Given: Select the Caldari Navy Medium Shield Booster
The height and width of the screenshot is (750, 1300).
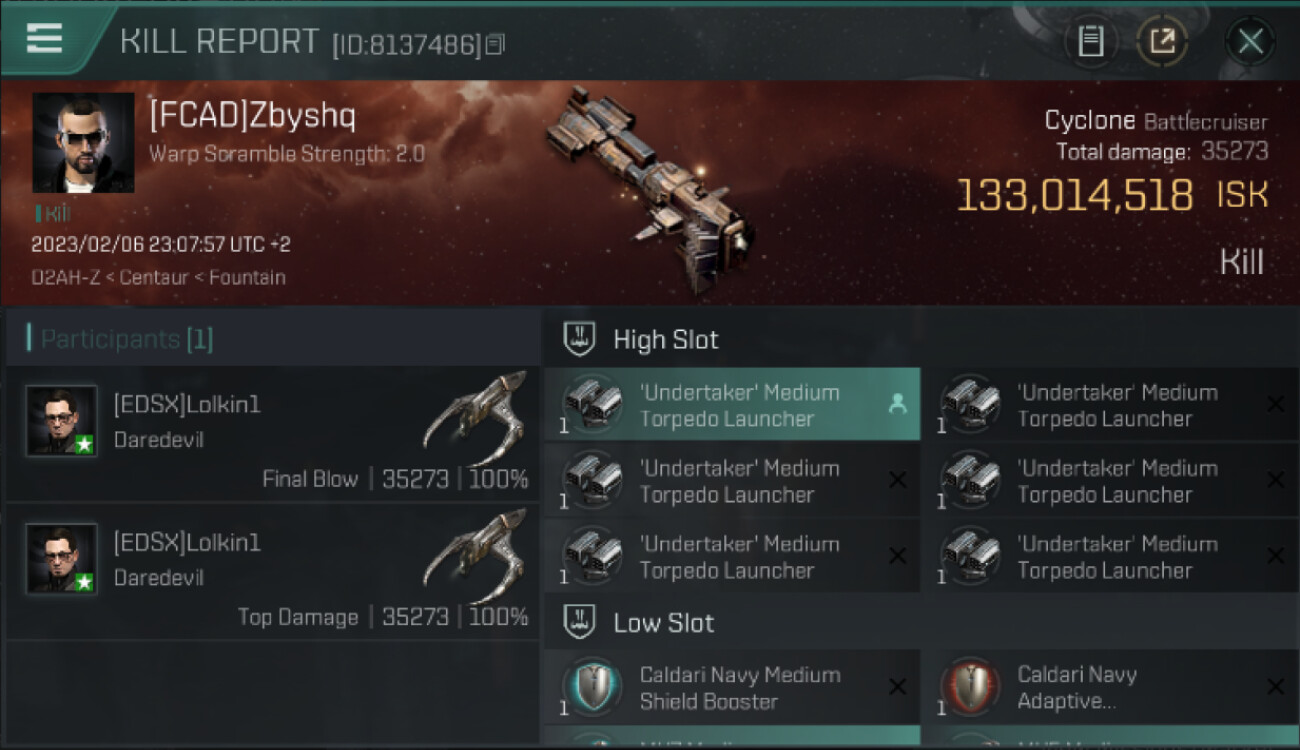Looking at the screenshot, I should coord(732,688).
